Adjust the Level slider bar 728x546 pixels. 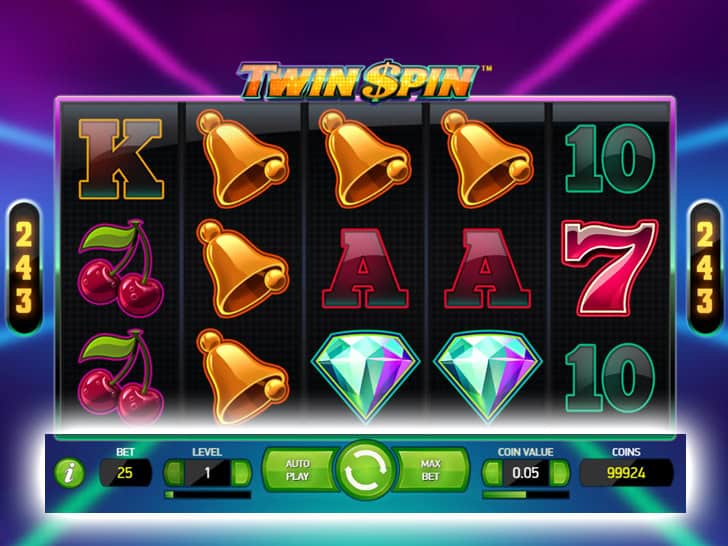(208, 494)
